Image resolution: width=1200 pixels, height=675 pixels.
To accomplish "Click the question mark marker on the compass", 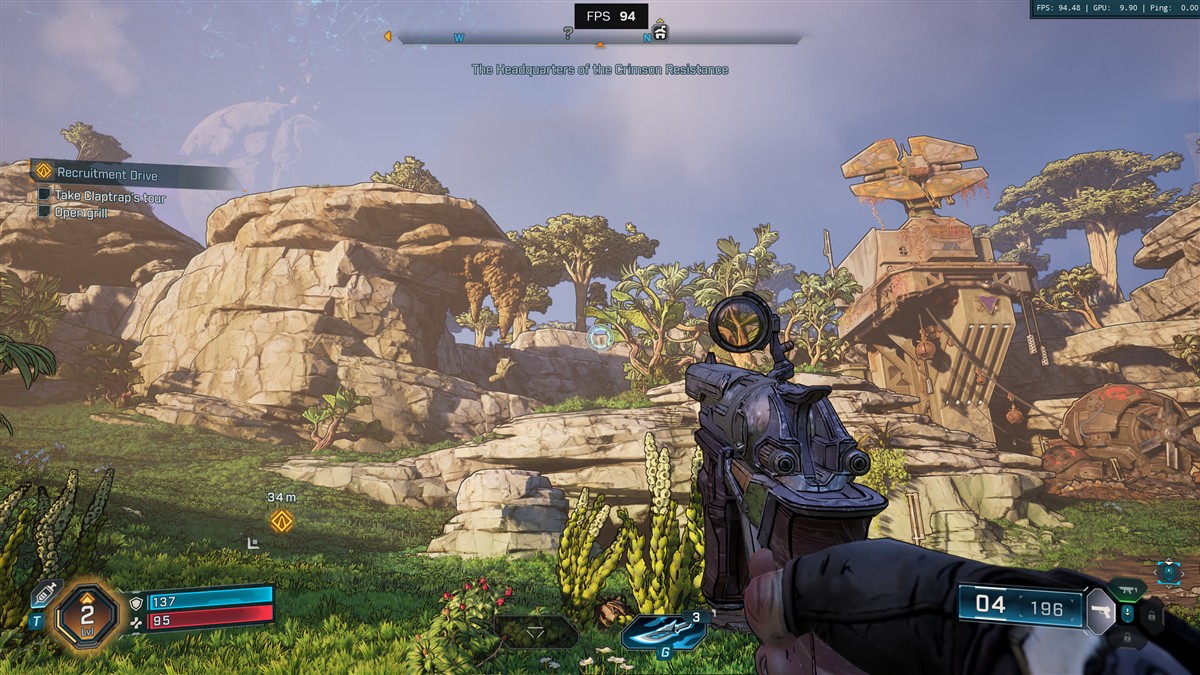I will point(568,33).
